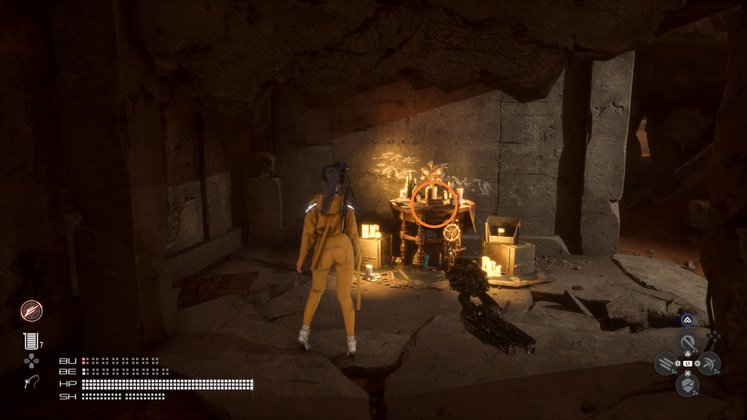Use the healing potion vial item
The height and width of the screenshot is (420, 747).
pyautogui.click(x=29, y=341)
